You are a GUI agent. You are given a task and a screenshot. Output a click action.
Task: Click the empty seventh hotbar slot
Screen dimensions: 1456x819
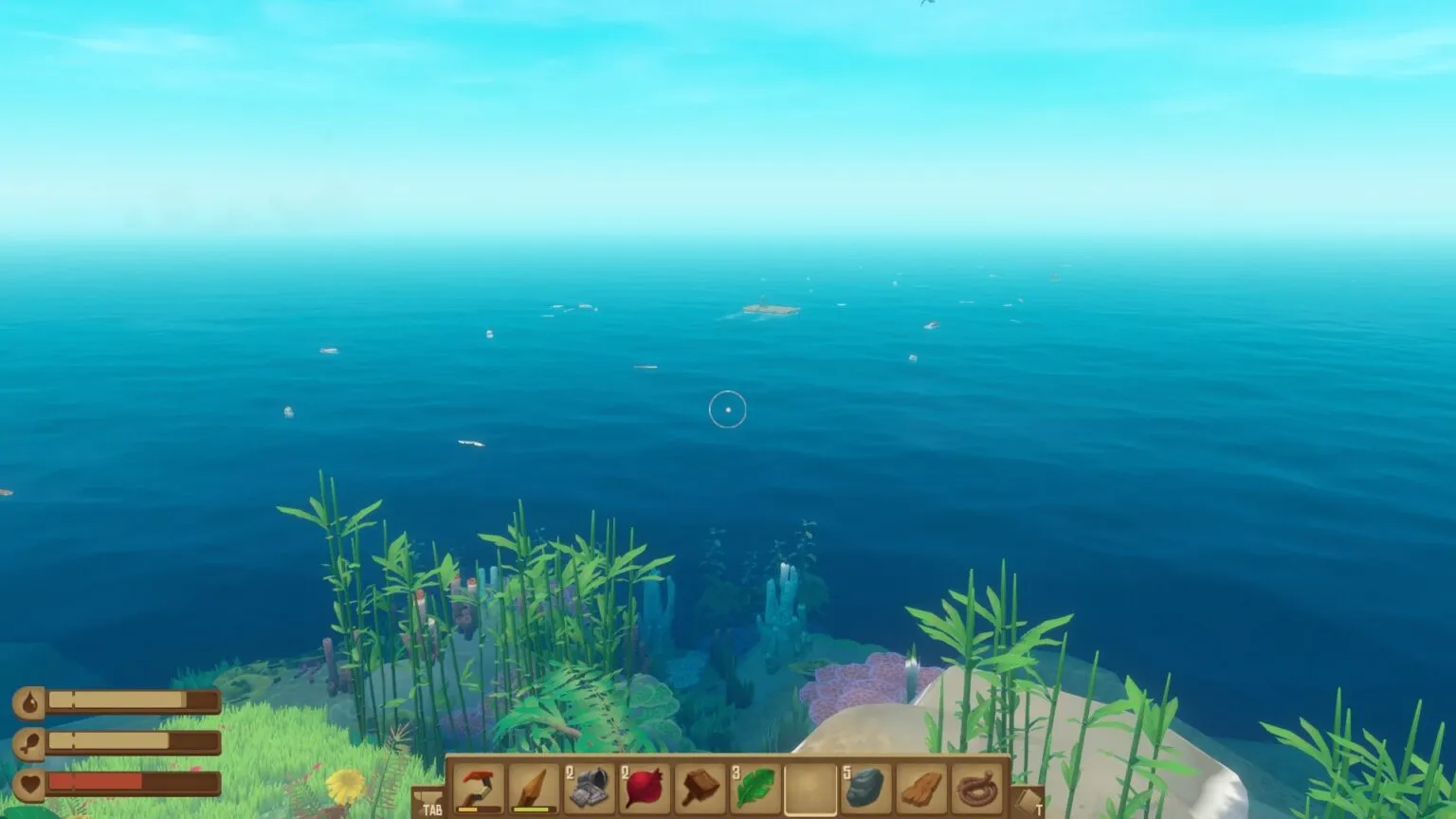click(812, 788)
